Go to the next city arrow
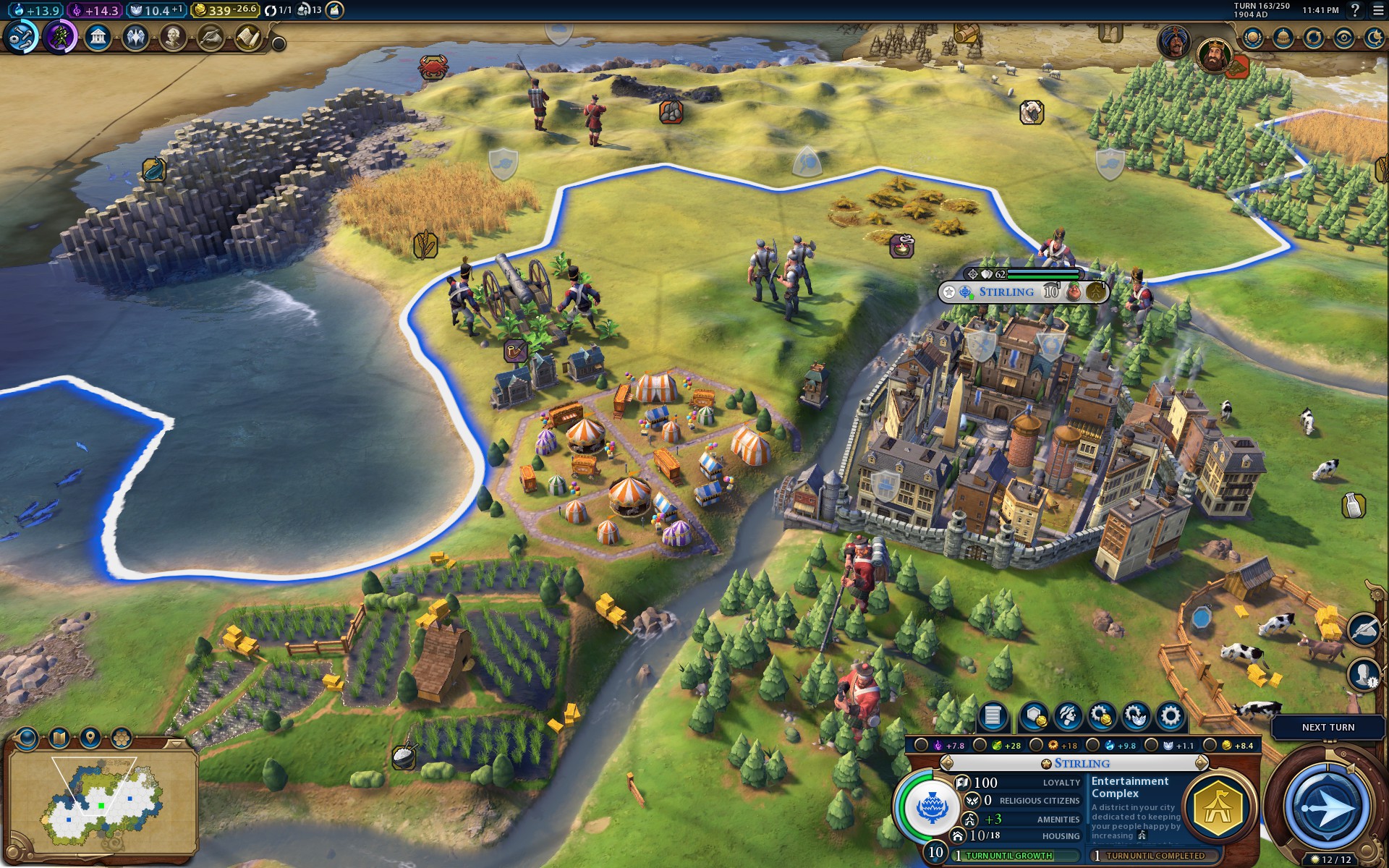The width and height of the screenshot is (1389, 868). coord(1202,763)
